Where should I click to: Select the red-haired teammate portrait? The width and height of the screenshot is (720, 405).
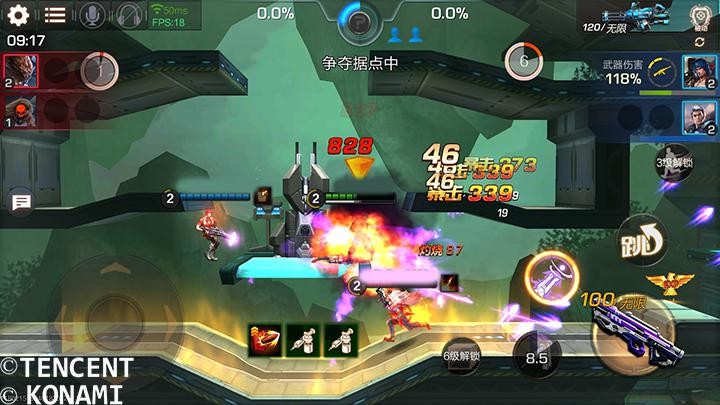click(x=697, y=71)
